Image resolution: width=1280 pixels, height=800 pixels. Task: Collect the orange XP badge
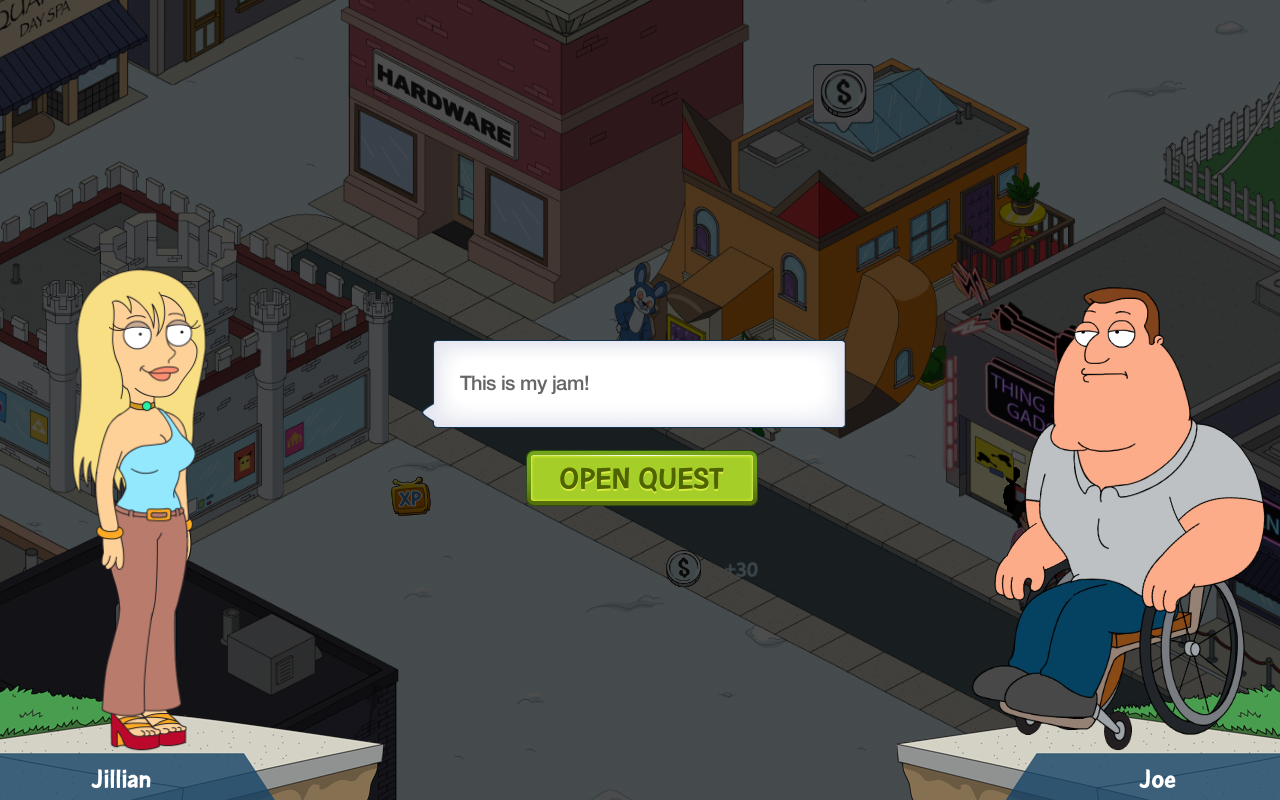(x=410, y=497)
